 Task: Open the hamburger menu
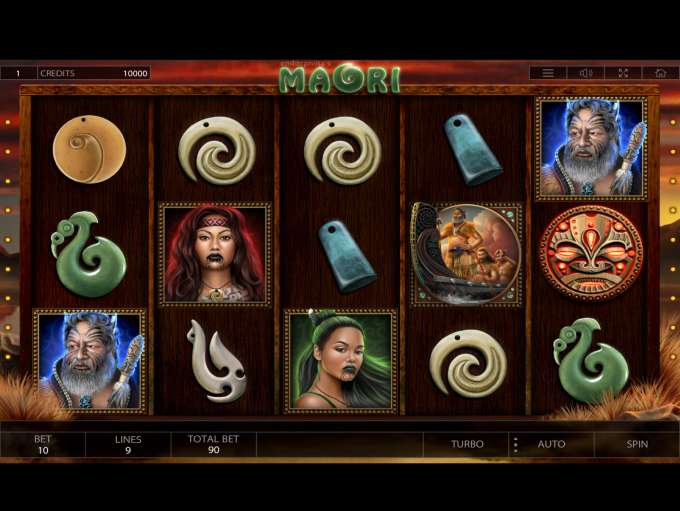click(x=548, y=73)
